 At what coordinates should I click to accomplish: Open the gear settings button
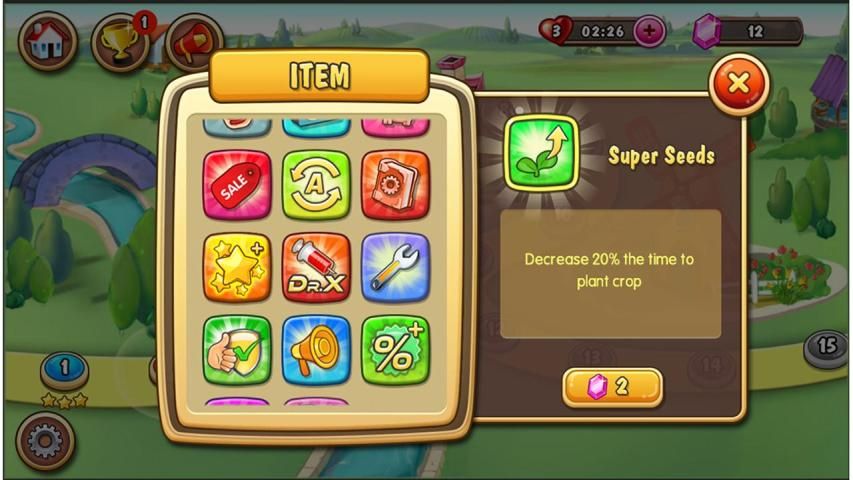(45, 440)
